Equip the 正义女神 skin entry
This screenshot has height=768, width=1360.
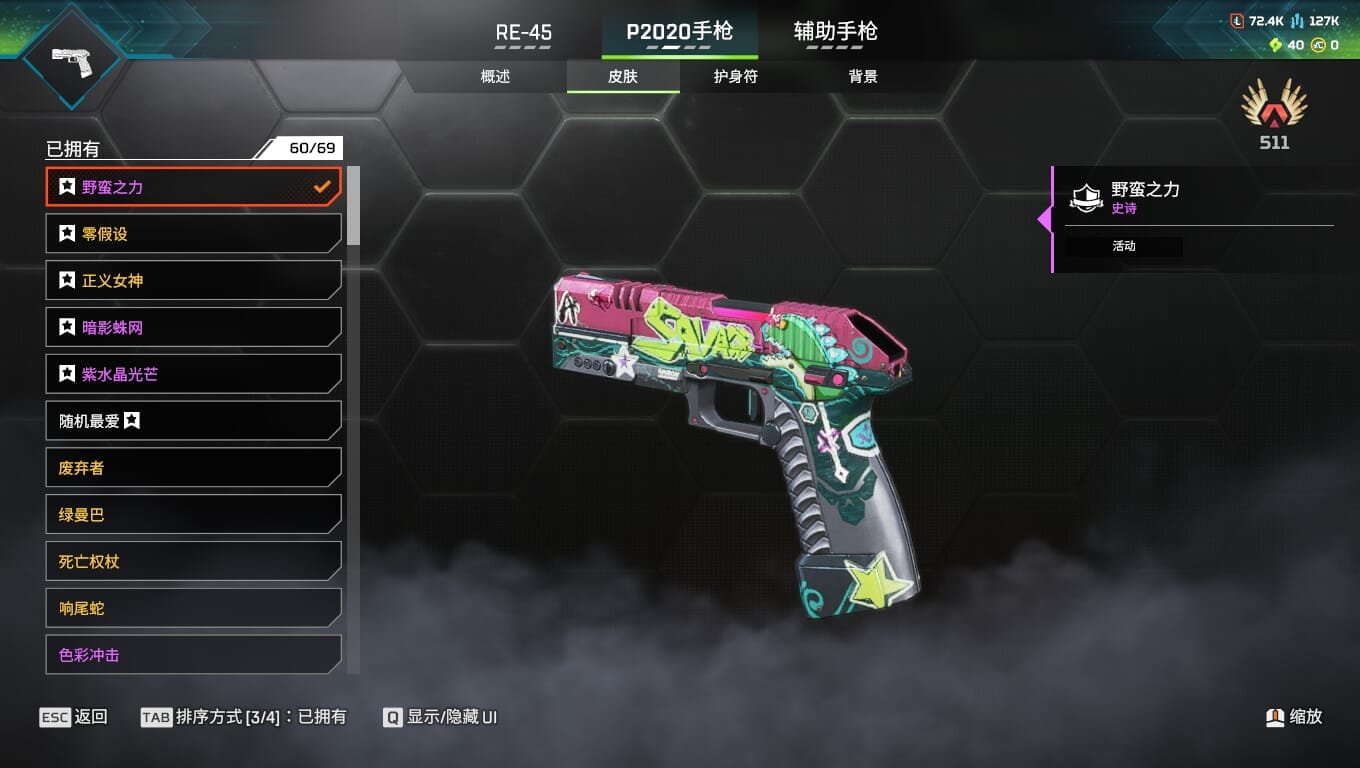pyautogui.click(x=193, y=281)
